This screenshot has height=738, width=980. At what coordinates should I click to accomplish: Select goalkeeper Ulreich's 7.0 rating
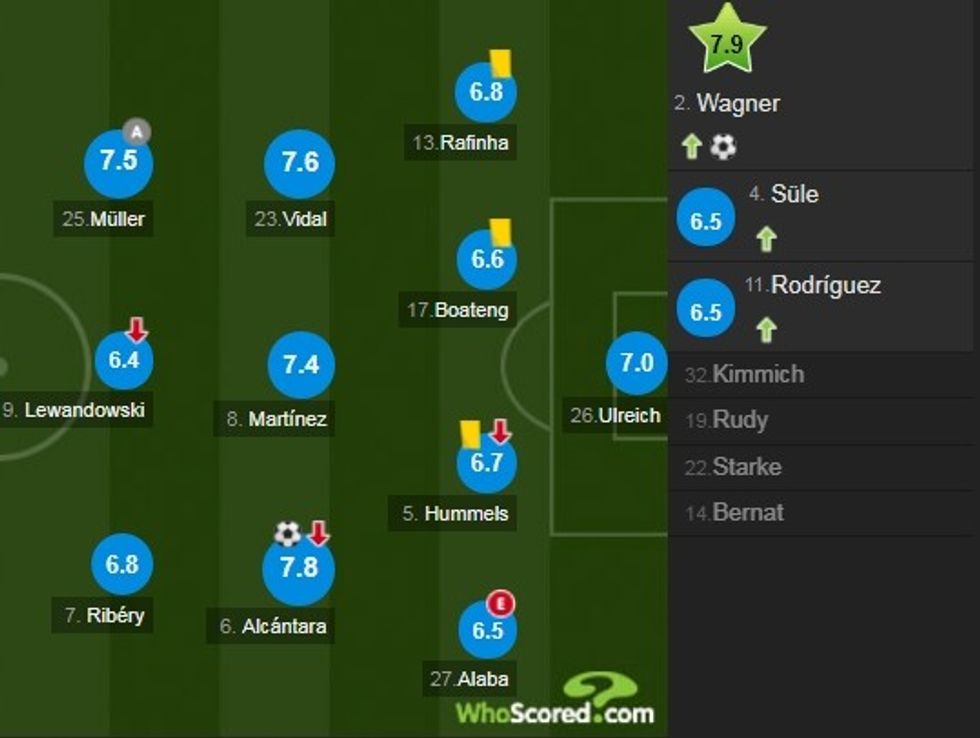pyautogui.click(x=636, y=363)
